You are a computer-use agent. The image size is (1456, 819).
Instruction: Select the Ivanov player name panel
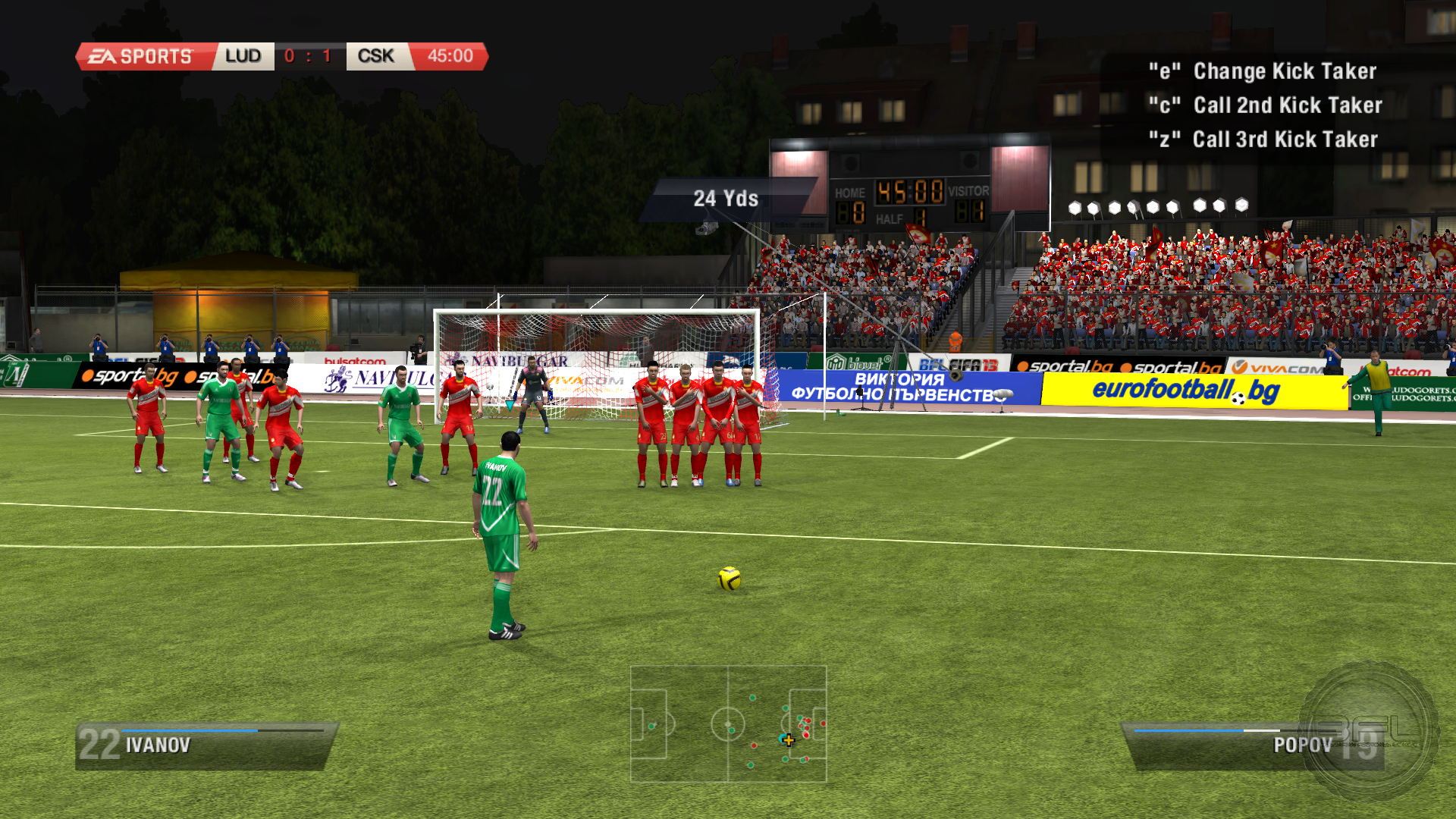click(x=205, y=746)
